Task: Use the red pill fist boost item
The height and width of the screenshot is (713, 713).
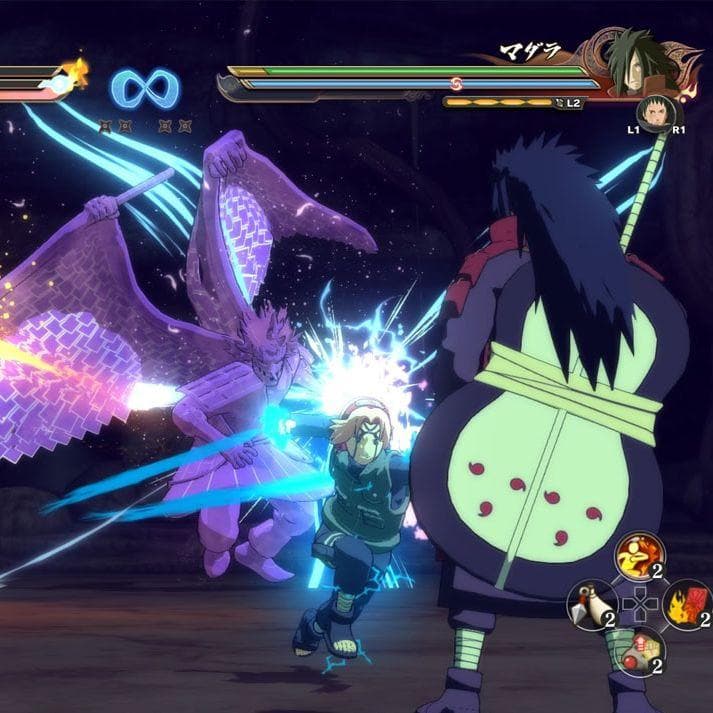Action: click(638, 651)
